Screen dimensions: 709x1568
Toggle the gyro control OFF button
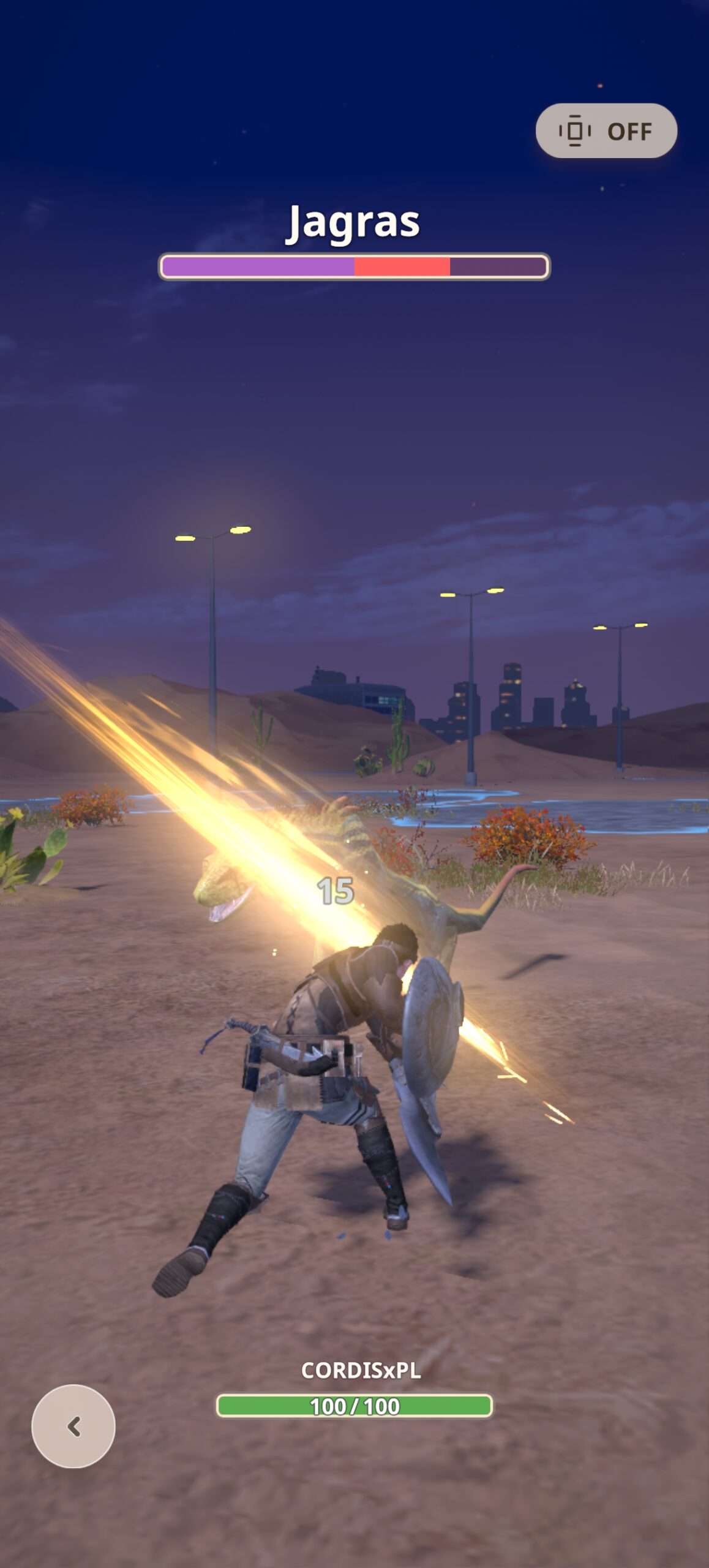point(606,131)
